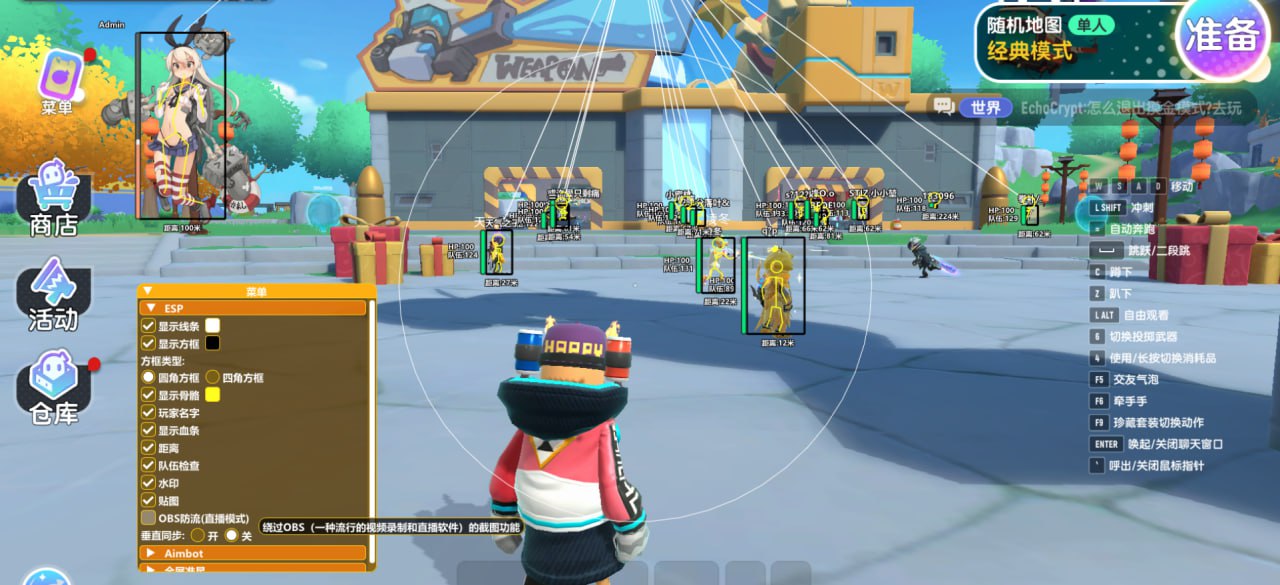The height and width of the screenshot is (585, 1280).
Task: Set 垂直同步 to 关 in the overlay
Action: [231, 535]
